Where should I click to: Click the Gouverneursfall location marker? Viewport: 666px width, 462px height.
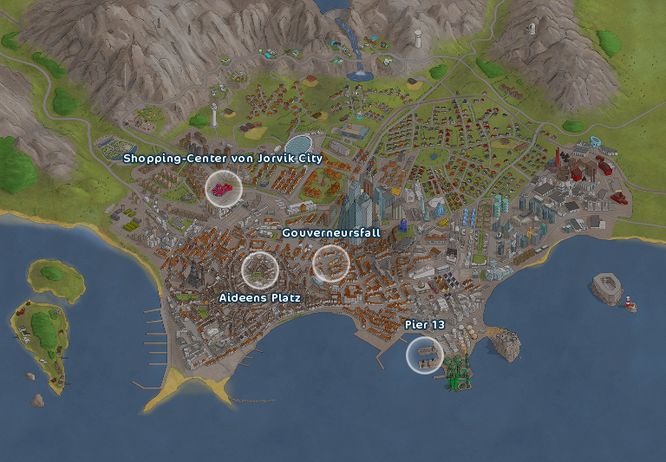point(331,263)
